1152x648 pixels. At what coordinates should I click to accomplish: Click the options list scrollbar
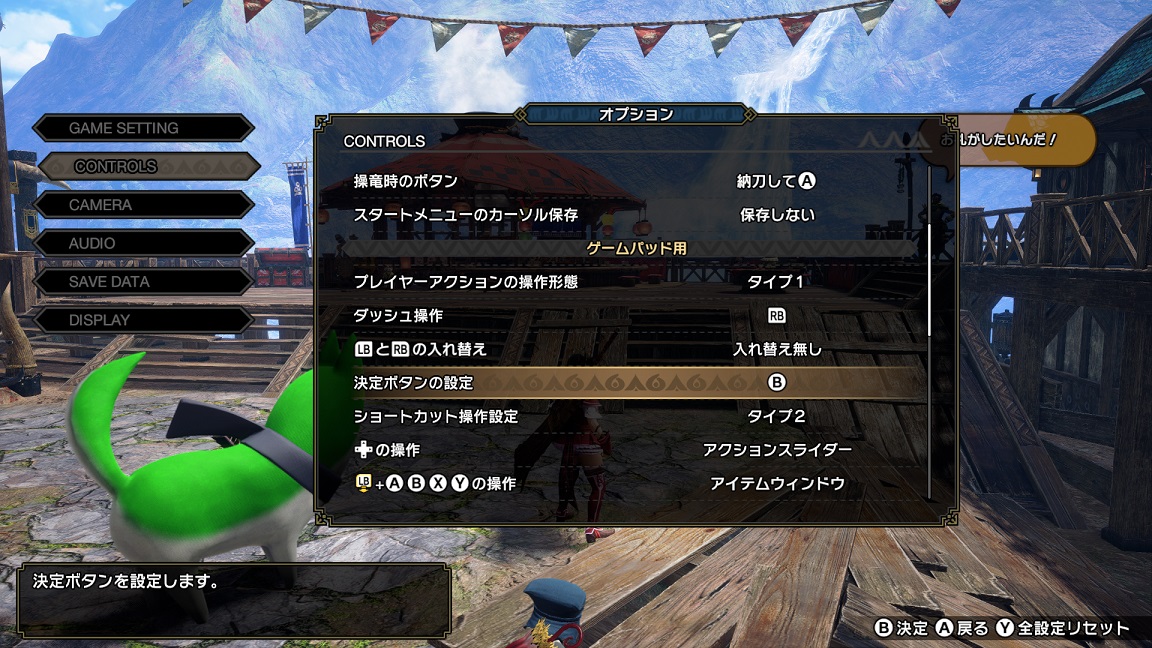point(930,280)
